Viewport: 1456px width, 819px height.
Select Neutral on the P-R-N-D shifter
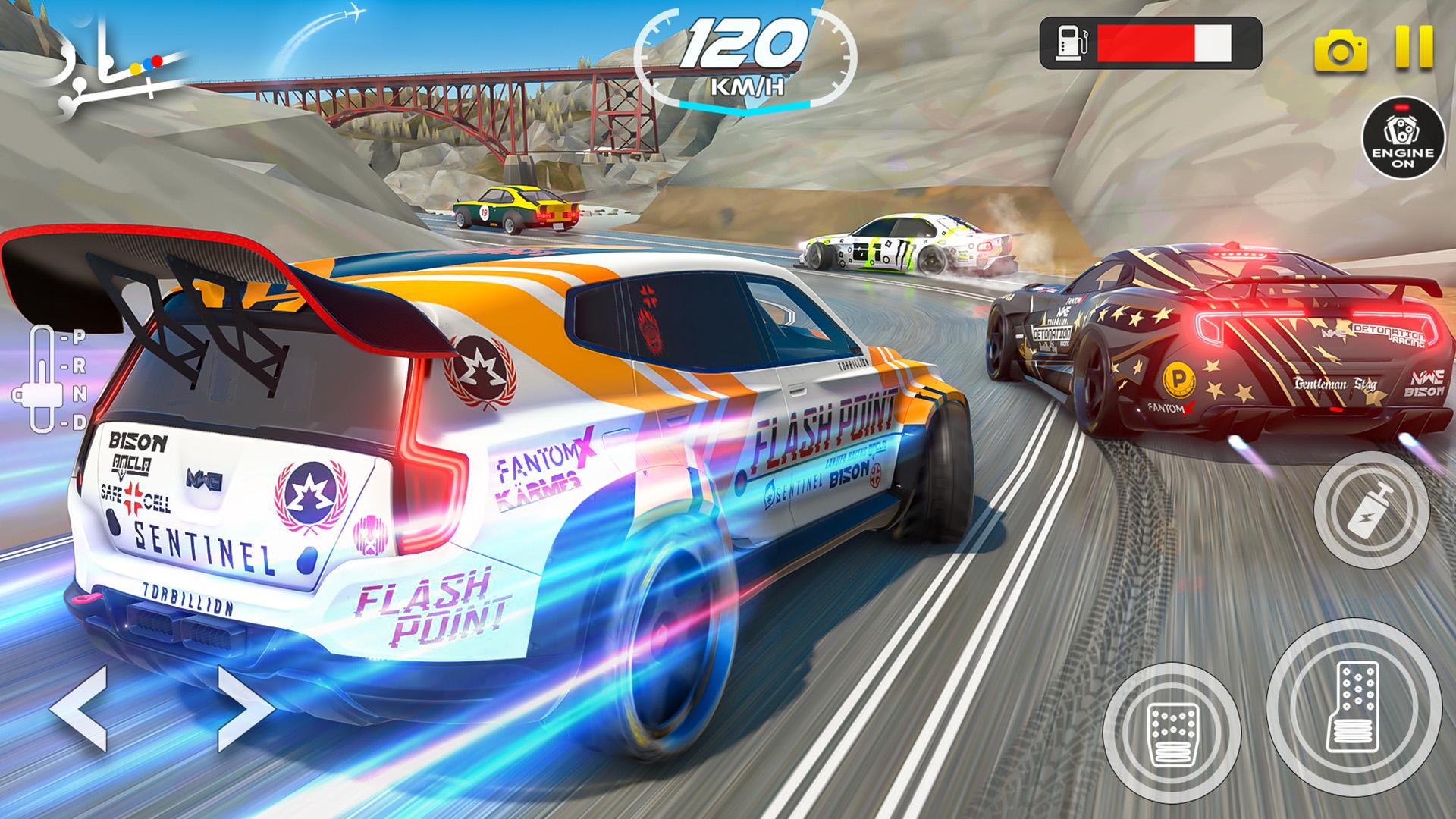point(80,394)
